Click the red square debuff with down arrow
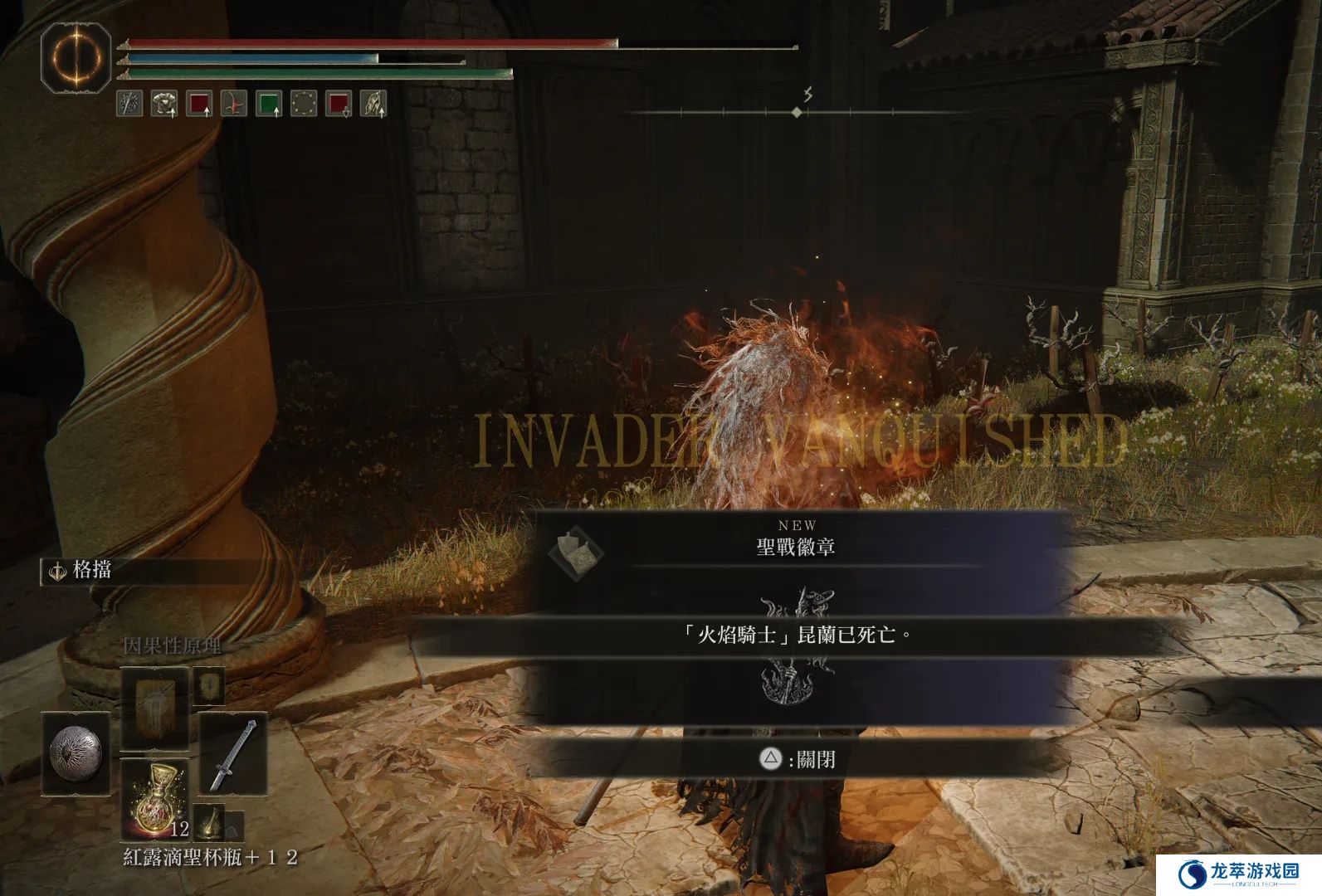Screen dimensions: 1322x896 pos(339,104)
